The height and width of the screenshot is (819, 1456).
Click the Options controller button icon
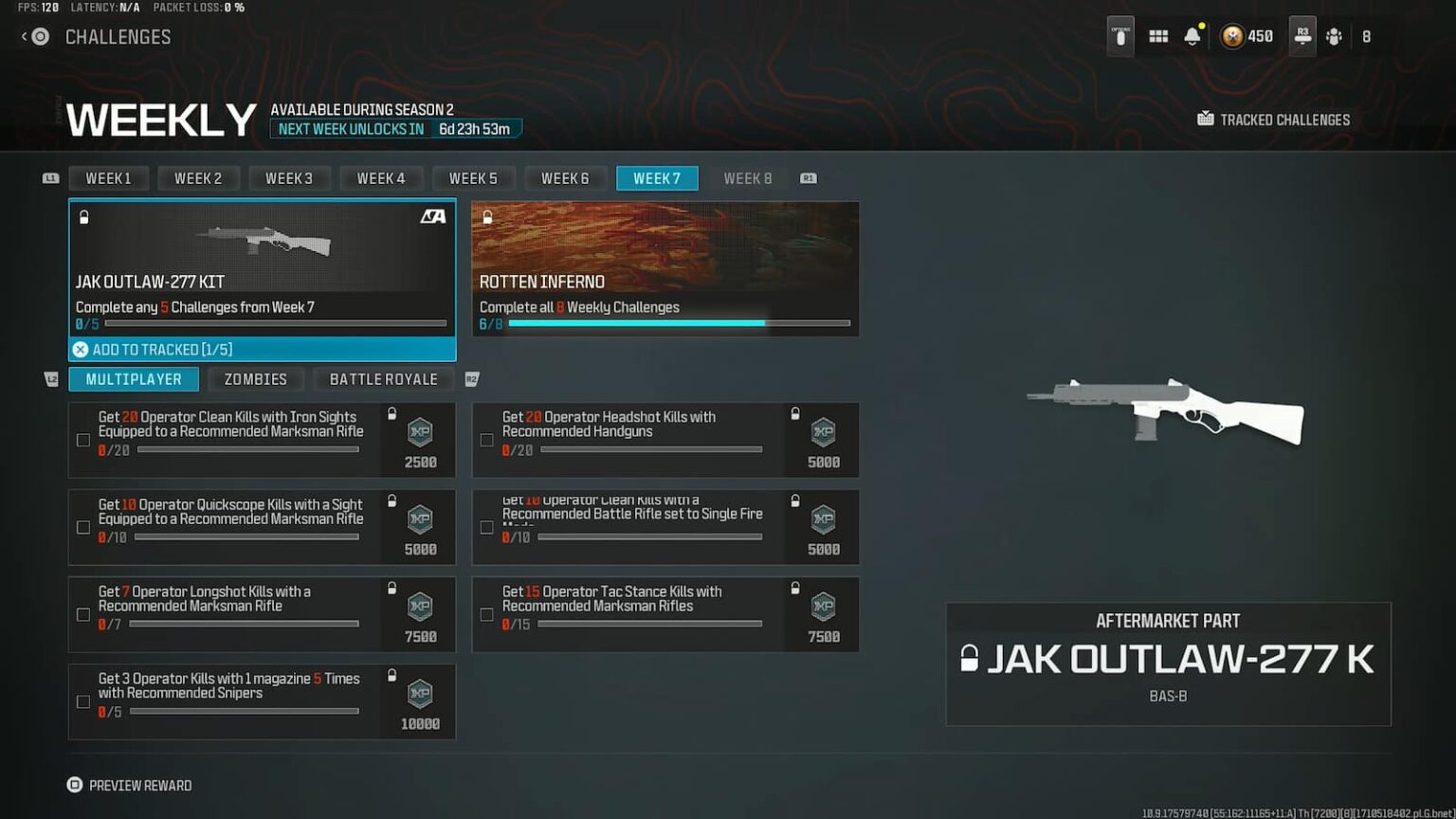pyautogui.click(x=1120, y=35)
